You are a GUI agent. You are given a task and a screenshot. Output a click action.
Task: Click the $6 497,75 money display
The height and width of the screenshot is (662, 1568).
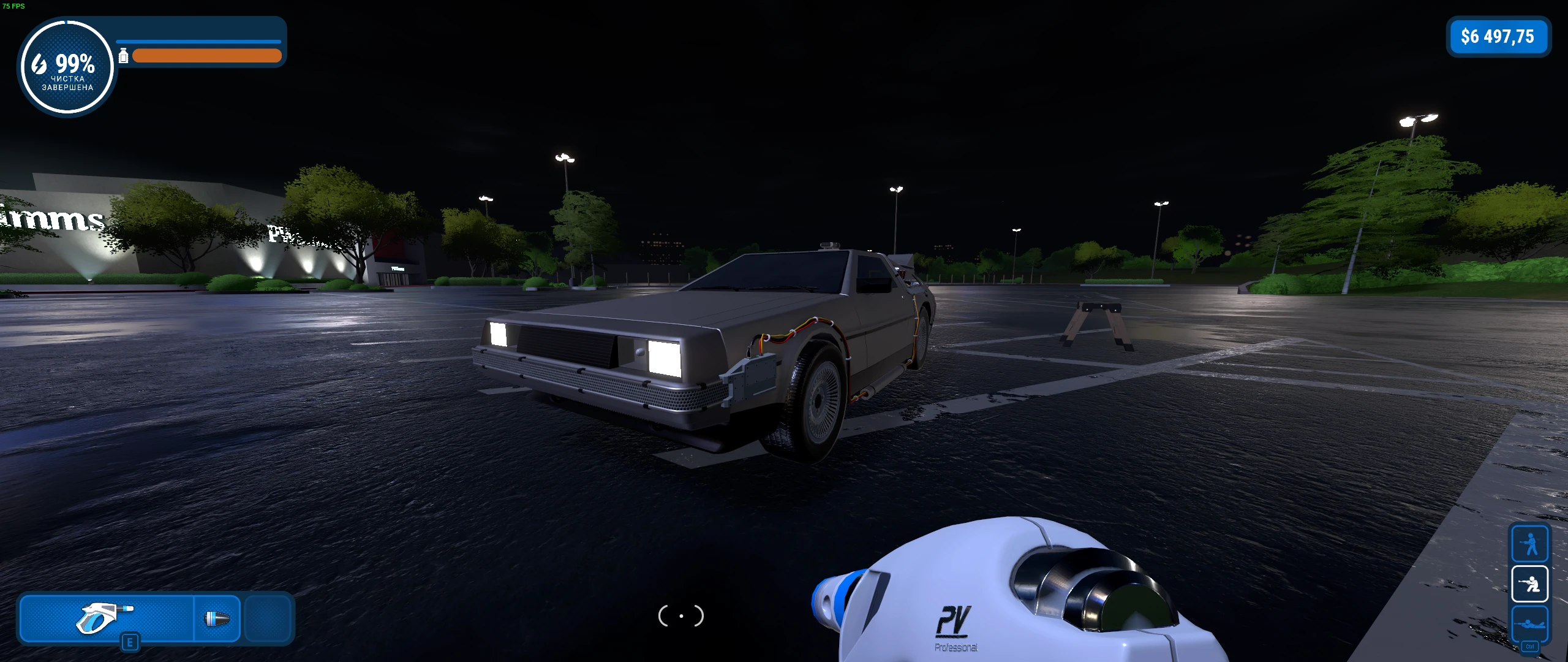(x=1498, y=37)
